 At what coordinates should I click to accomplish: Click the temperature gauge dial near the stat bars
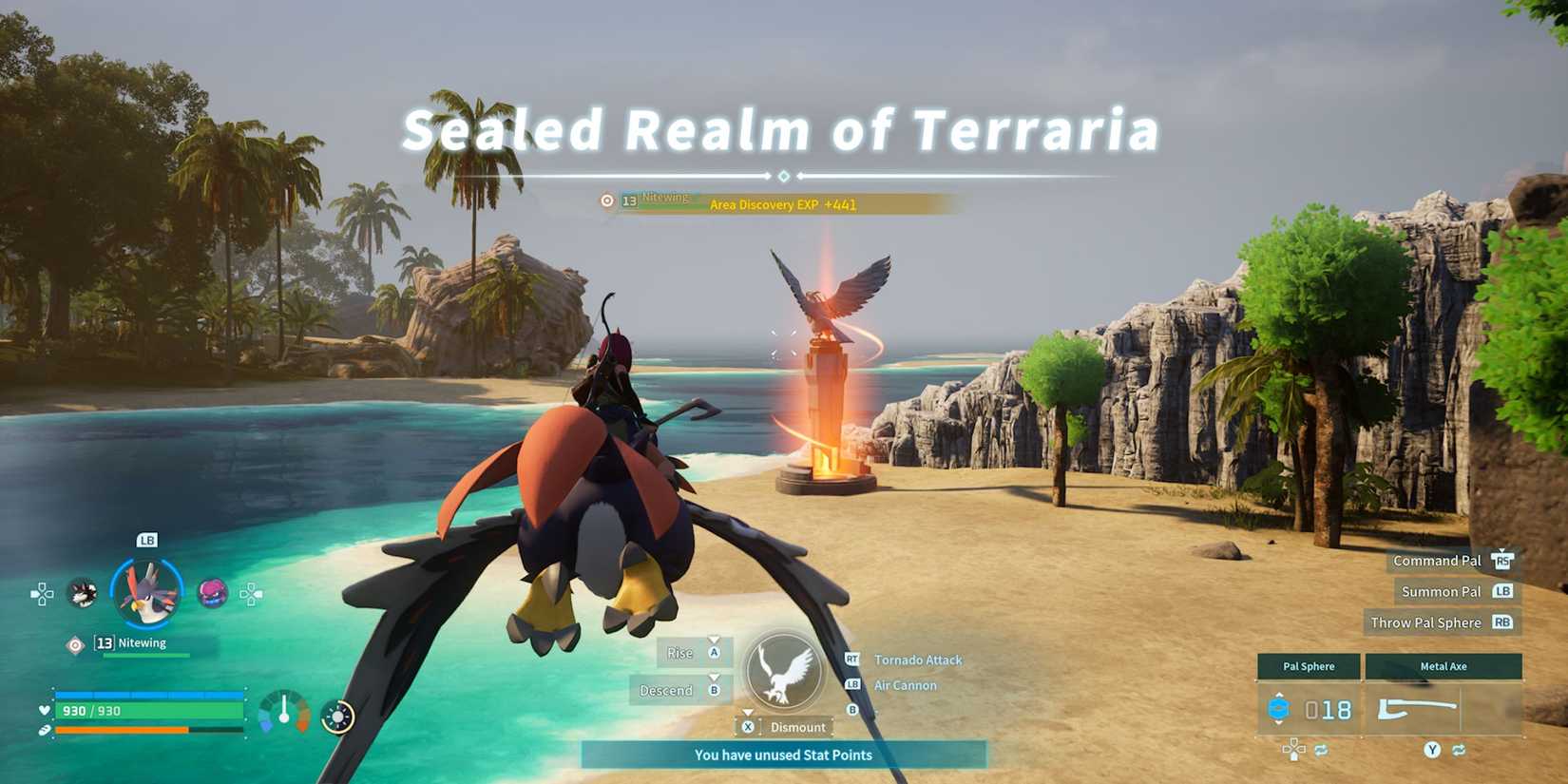(x=282, y=712)
